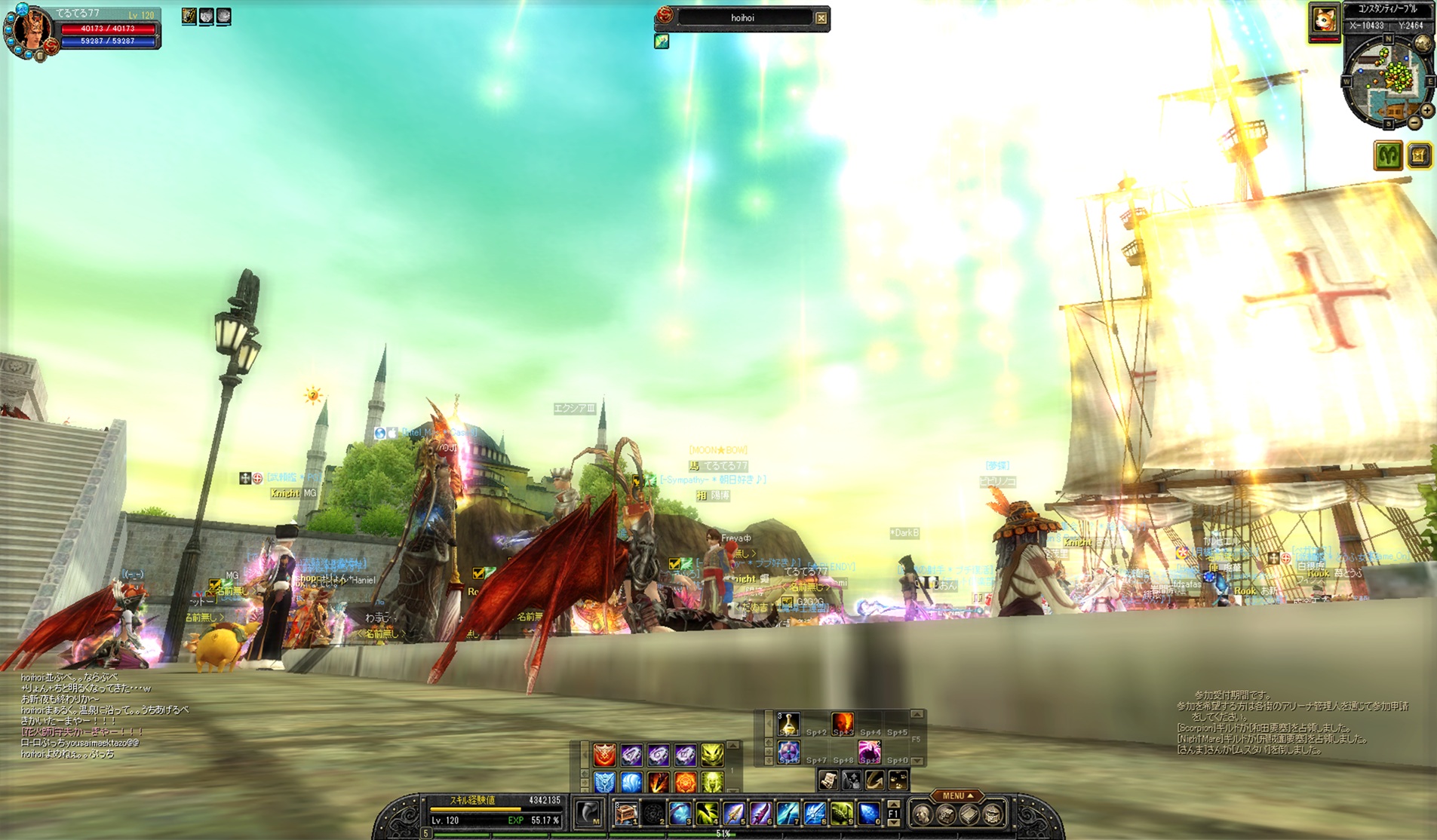Open the green ram horns icon
1437x840 pixels.
pos(1388,155)
